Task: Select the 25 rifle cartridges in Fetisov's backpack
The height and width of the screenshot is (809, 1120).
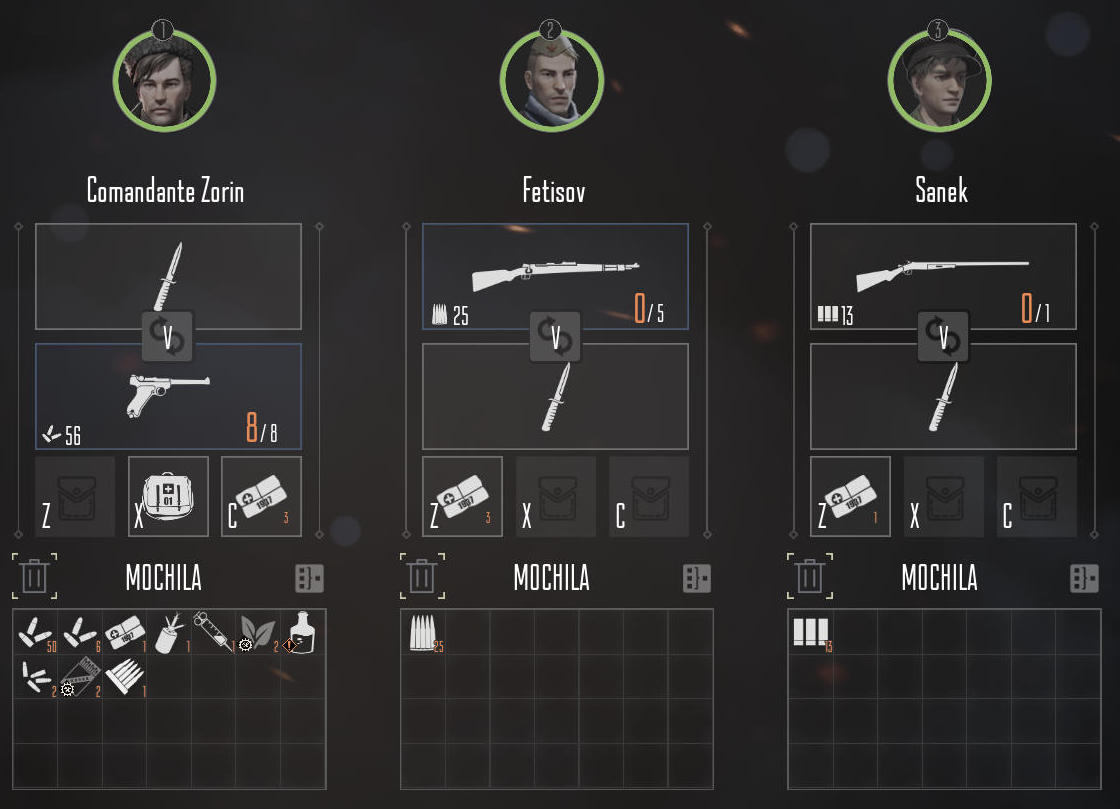Action: click(x=423, y=632)
